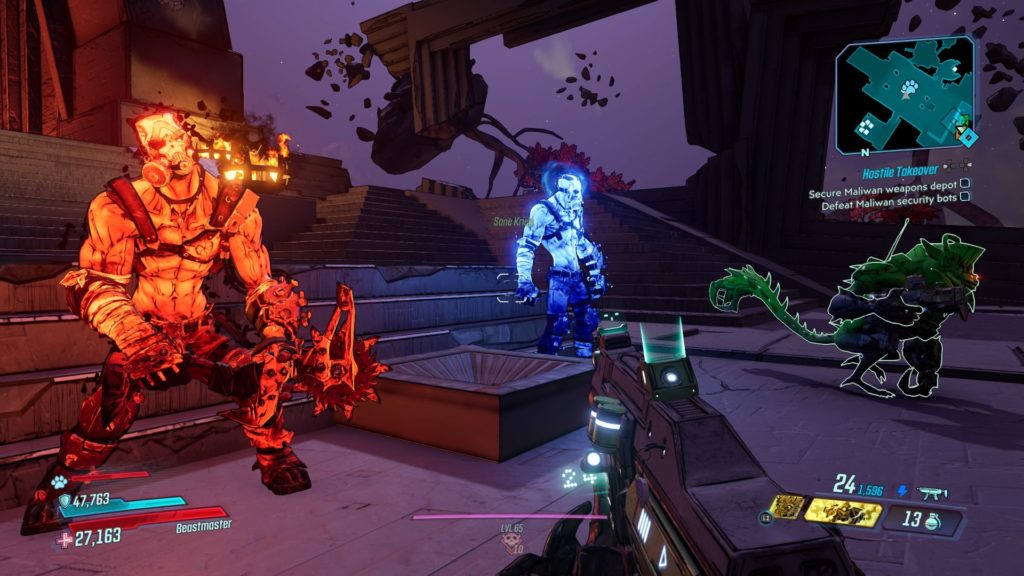1024x576 pixels.
Task: Click the paw print marker on the minimap
Action: click(908, 89)
